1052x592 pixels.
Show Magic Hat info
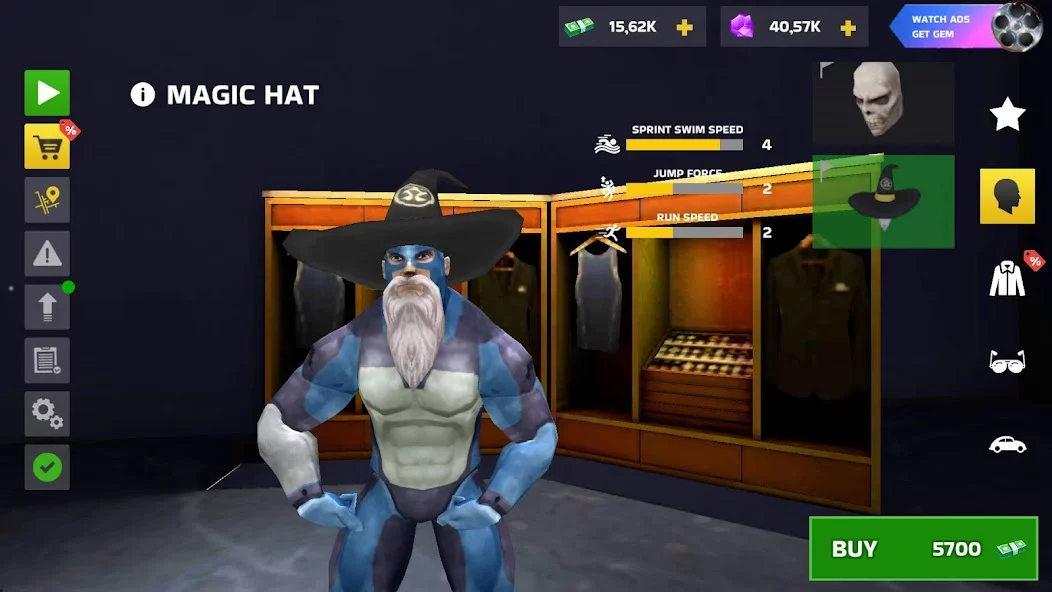pyautogui.click(x=143, y=95)
